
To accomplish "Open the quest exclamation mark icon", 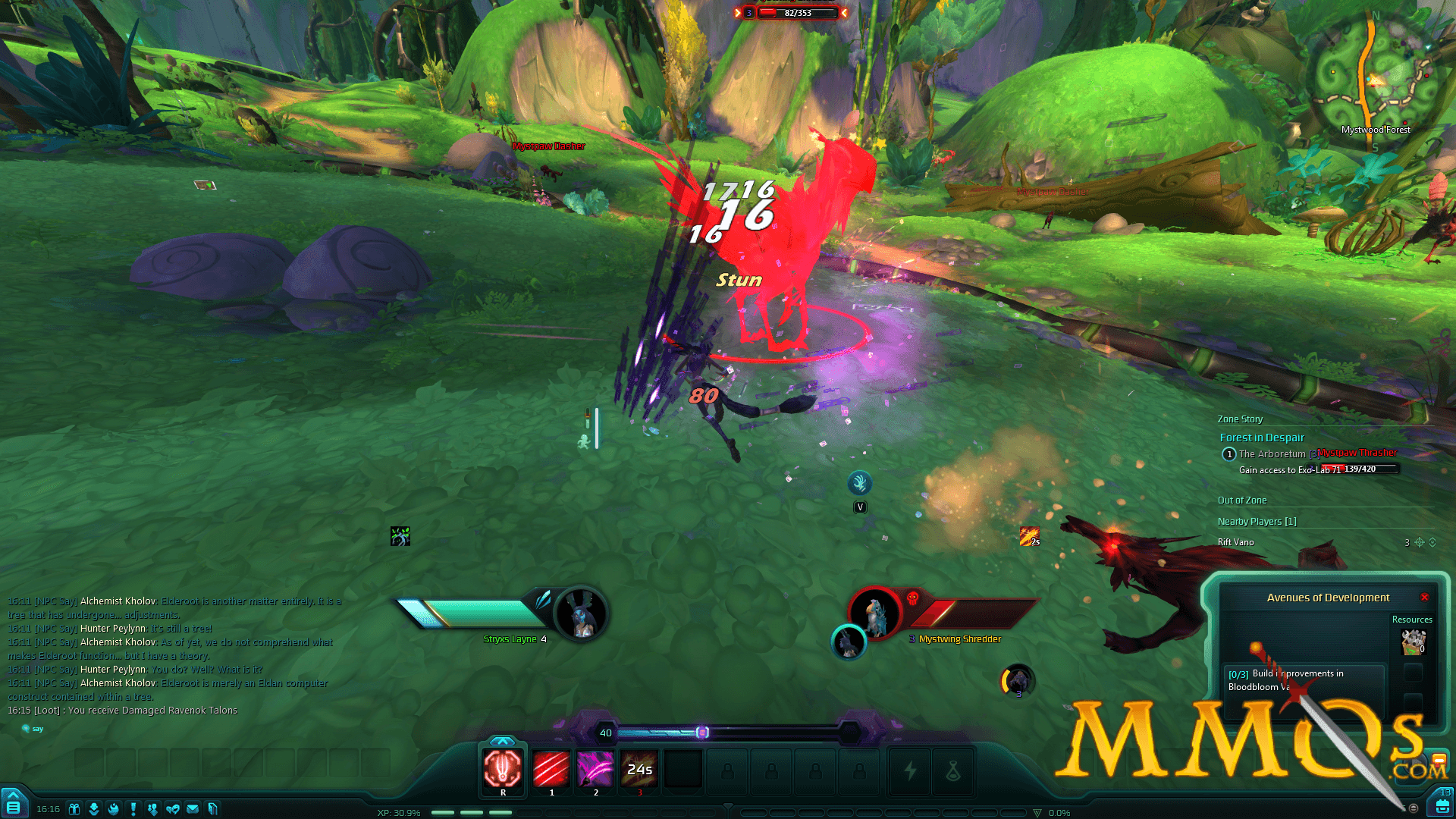I will [132, 808].
